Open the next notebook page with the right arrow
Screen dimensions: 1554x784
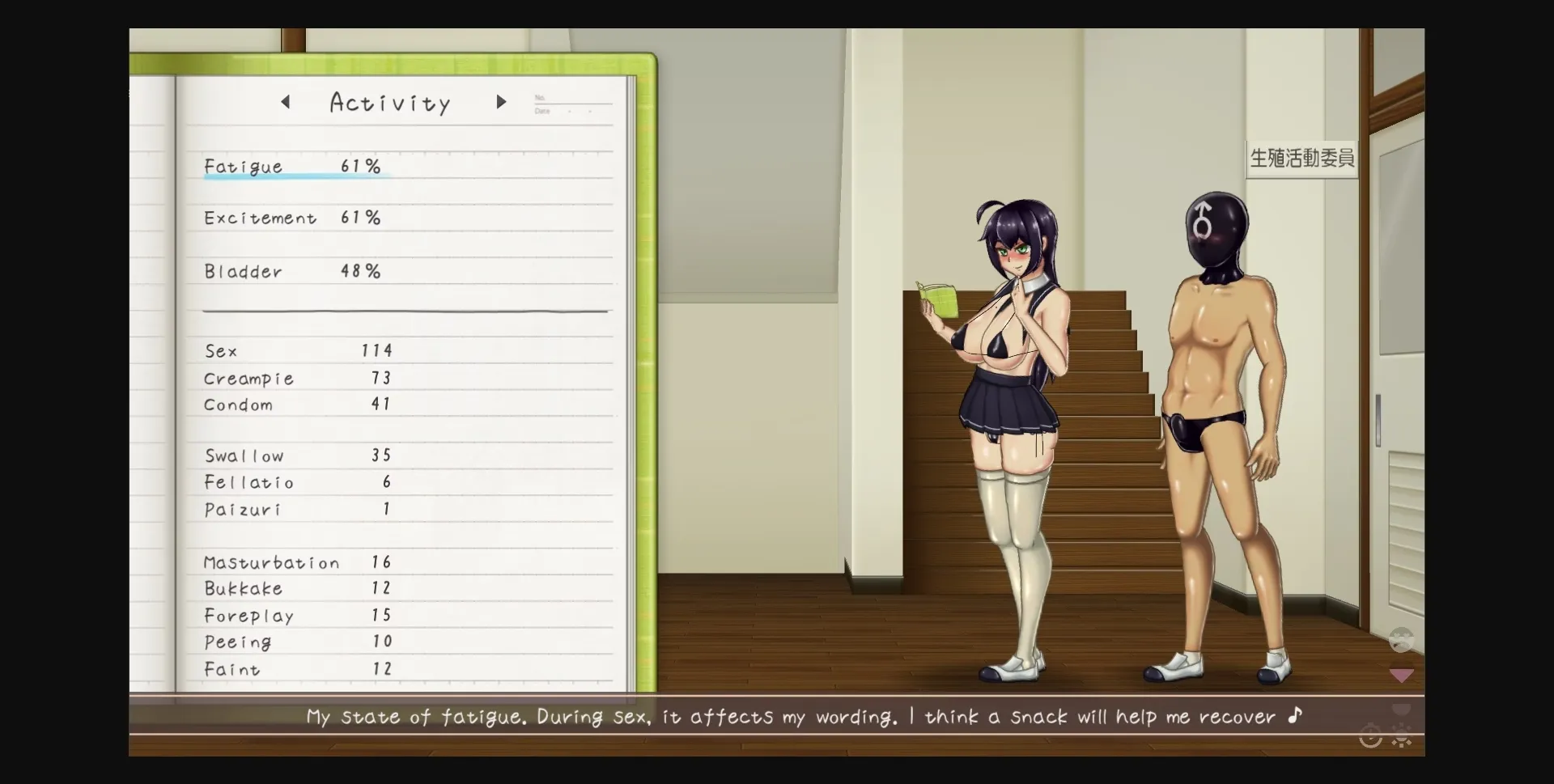[502, 102]
